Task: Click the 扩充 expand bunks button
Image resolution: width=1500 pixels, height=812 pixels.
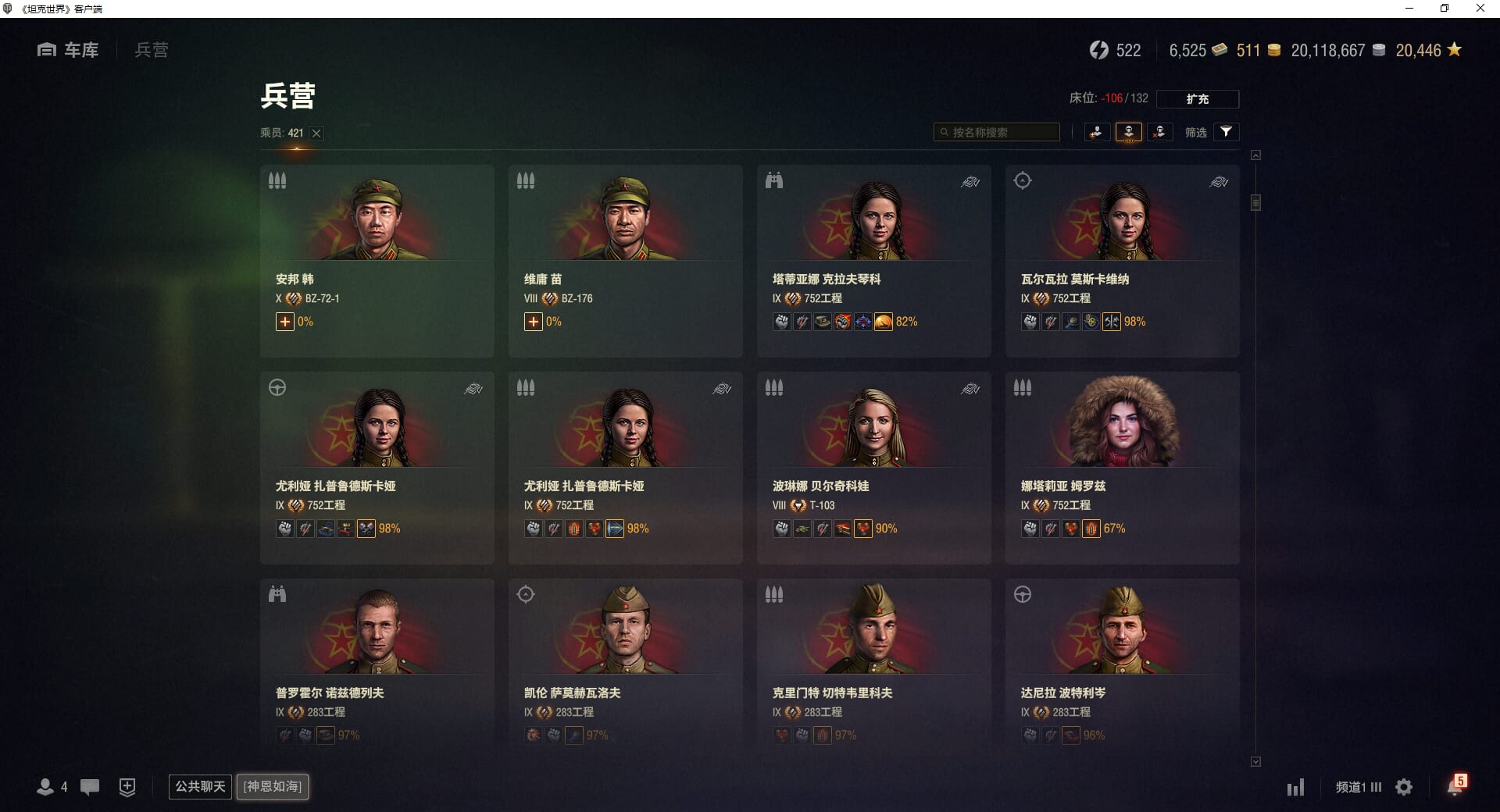Action: (x=1197, y=99)
